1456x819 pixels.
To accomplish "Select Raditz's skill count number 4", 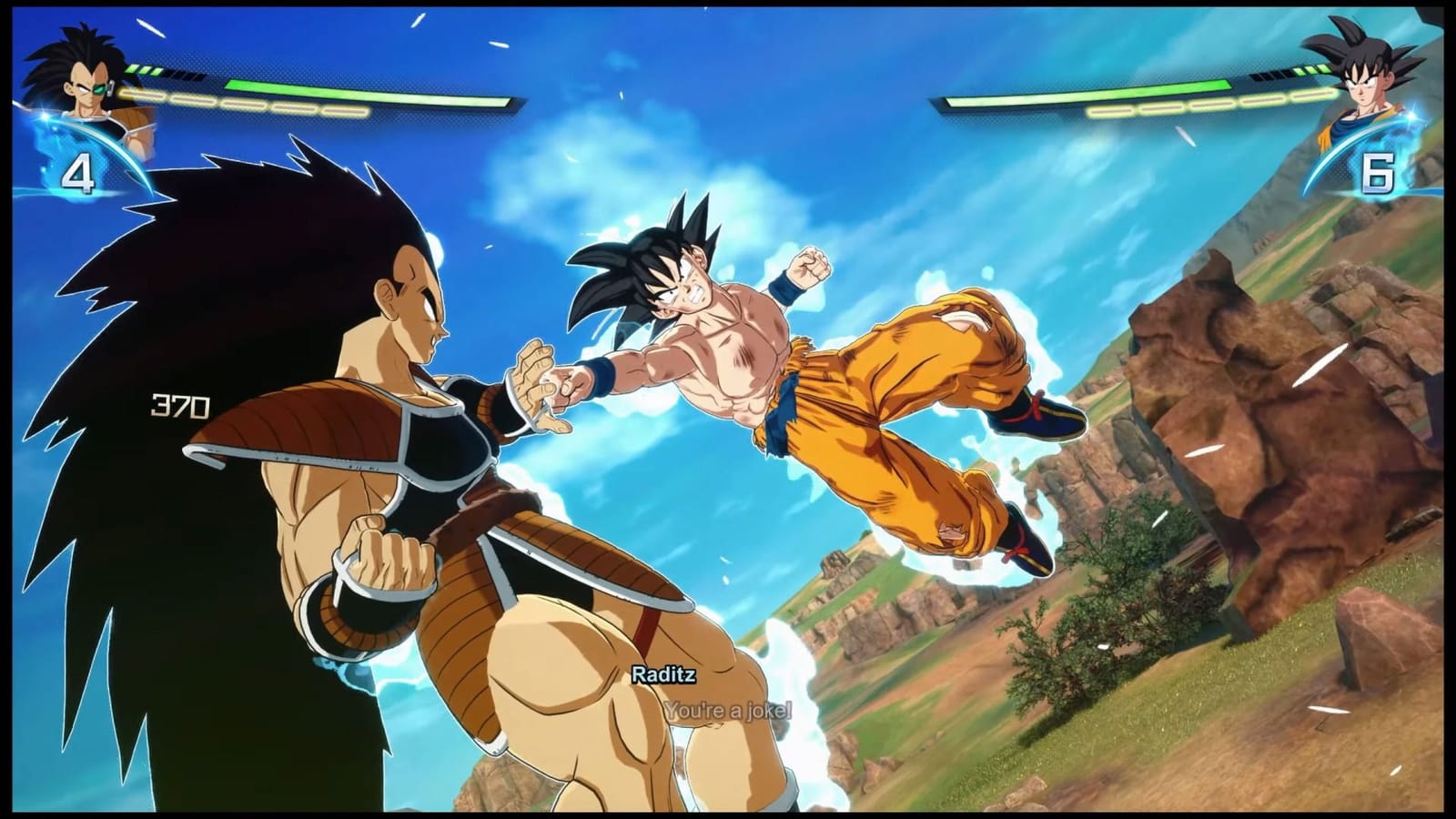I will 80,173.
